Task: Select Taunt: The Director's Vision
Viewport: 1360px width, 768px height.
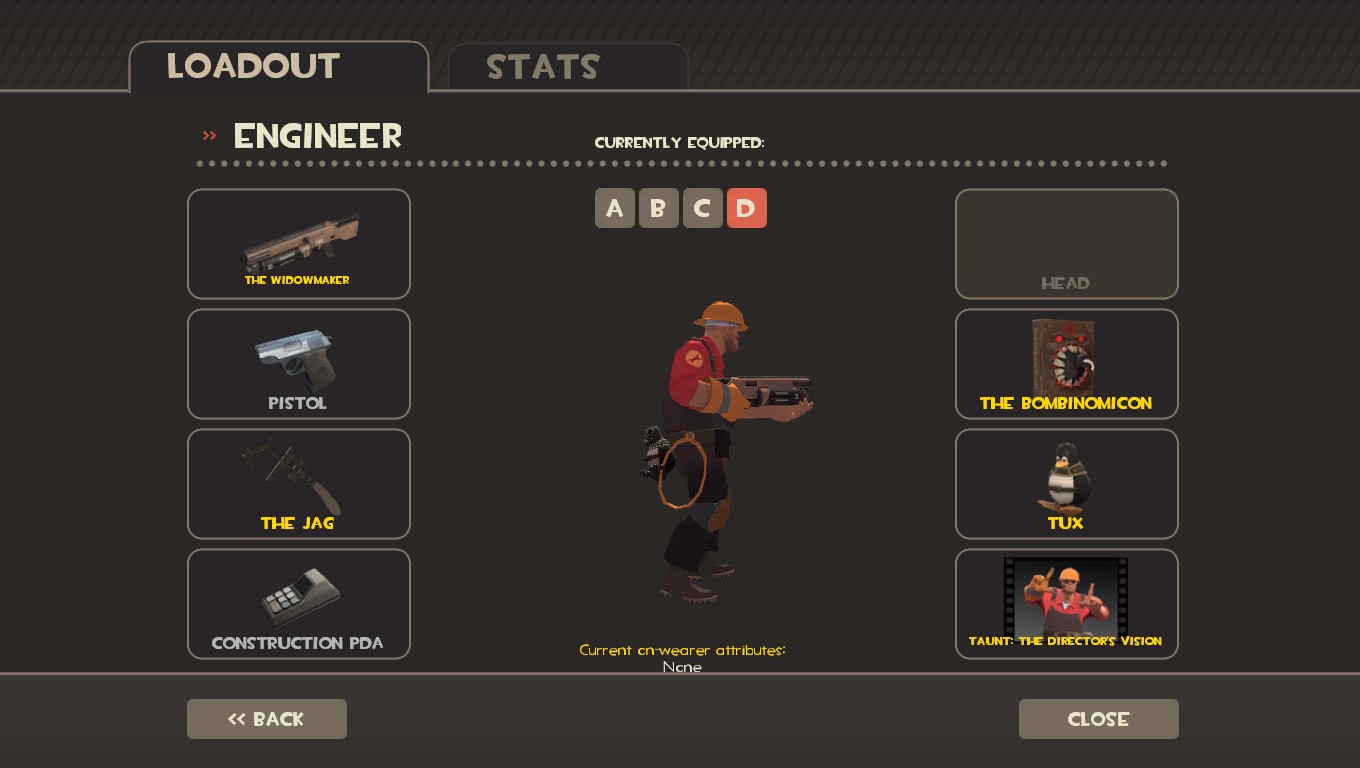Action: 1066,603
